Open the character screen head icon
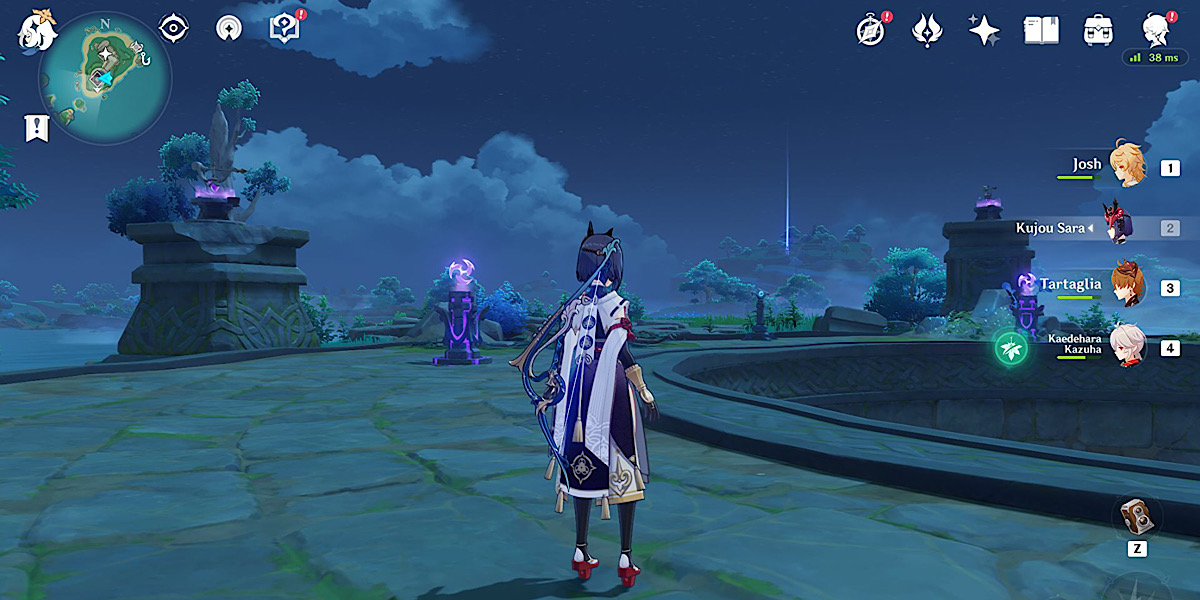Screen dimensions: 1200x600 [1155, 31]
